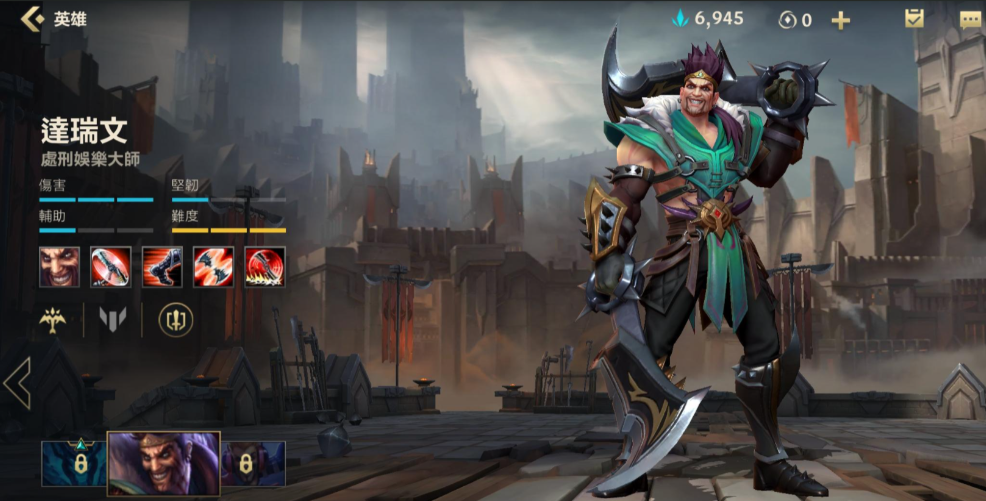Select the Spinning Axe ability icon

point(111,267)
